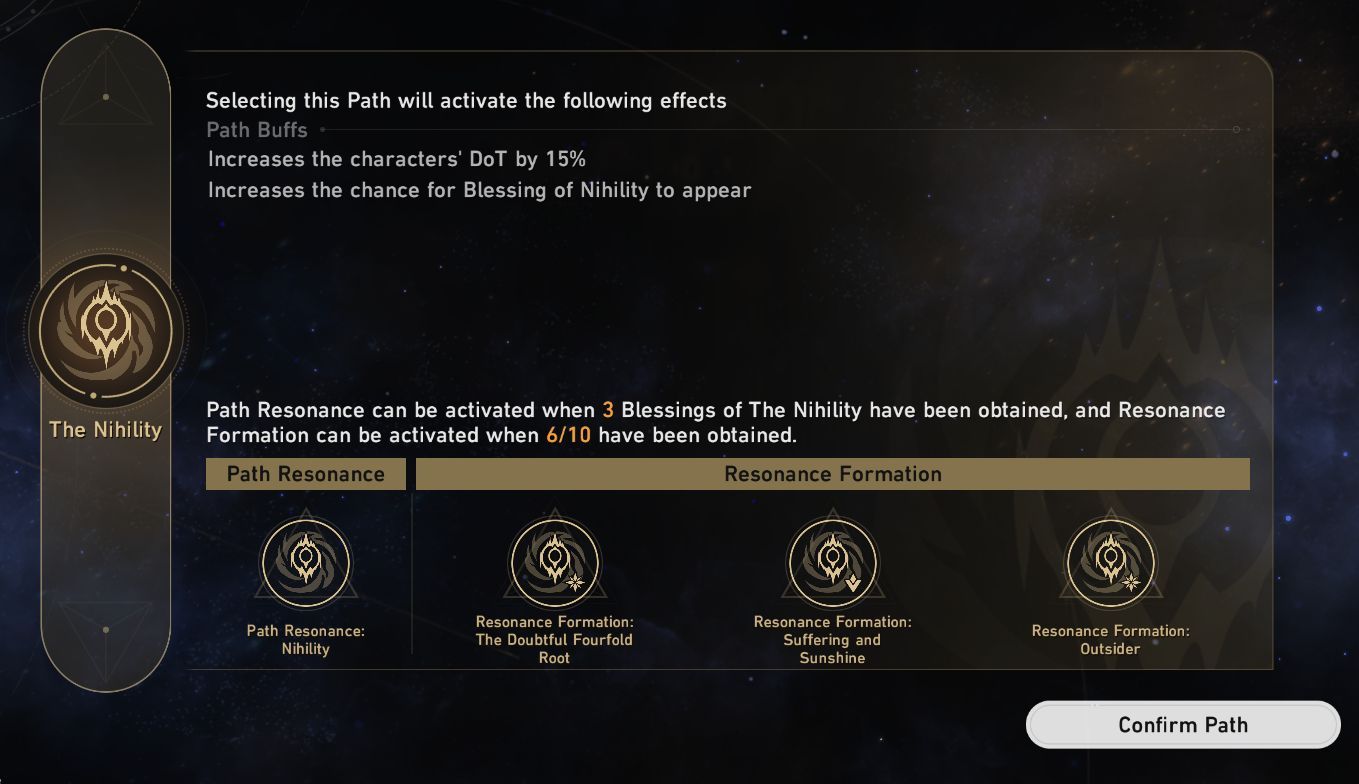Open Resonance Formation: The Doubtful Fourfold Root icon
This screenshot has height=784, width=1359.
click(553, 561)
